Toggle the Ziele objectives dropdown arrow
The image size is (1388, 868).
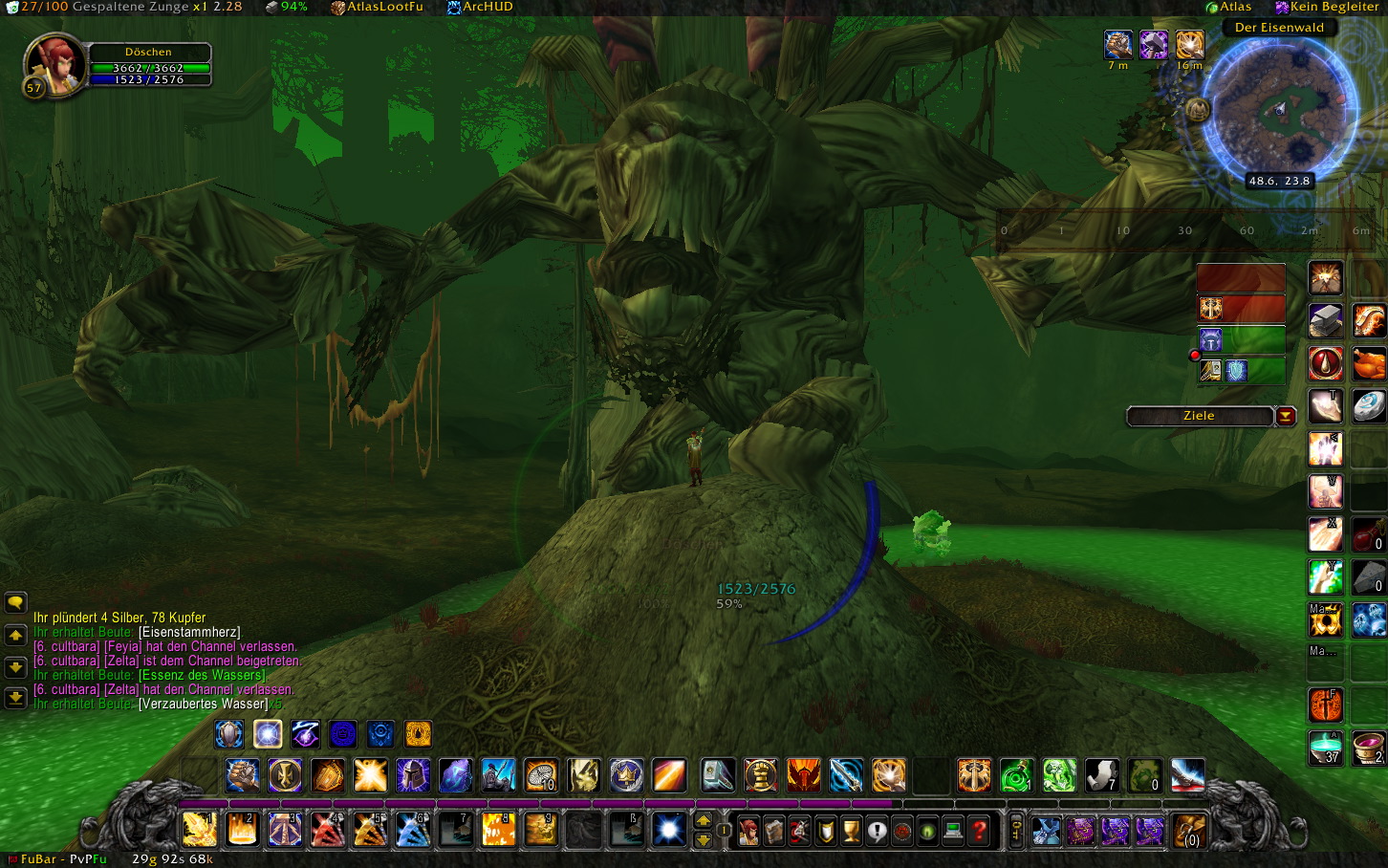pyautogui.click(x=1286, y=416)
